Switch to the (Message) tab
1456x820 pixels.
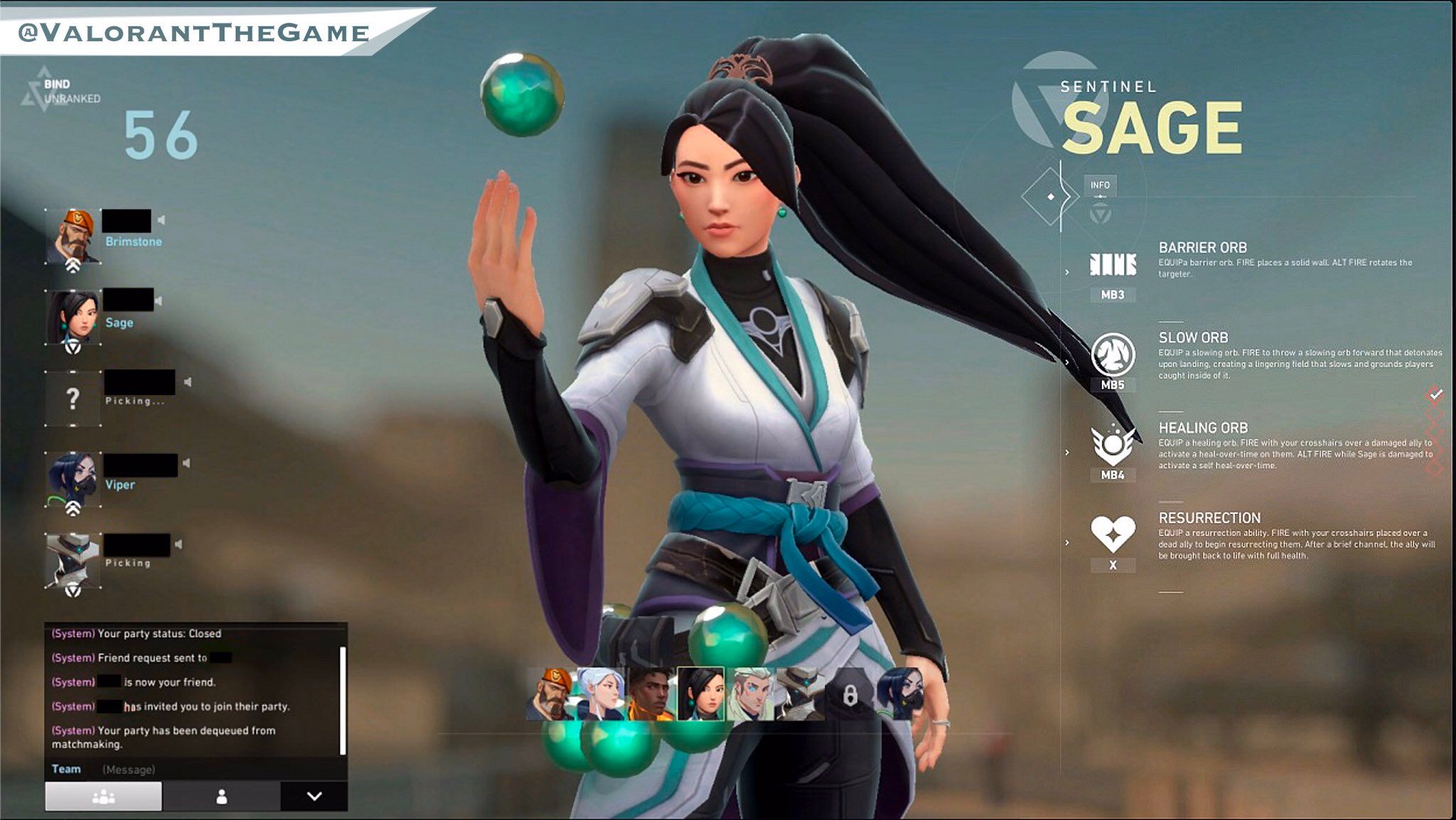point(129,770)
